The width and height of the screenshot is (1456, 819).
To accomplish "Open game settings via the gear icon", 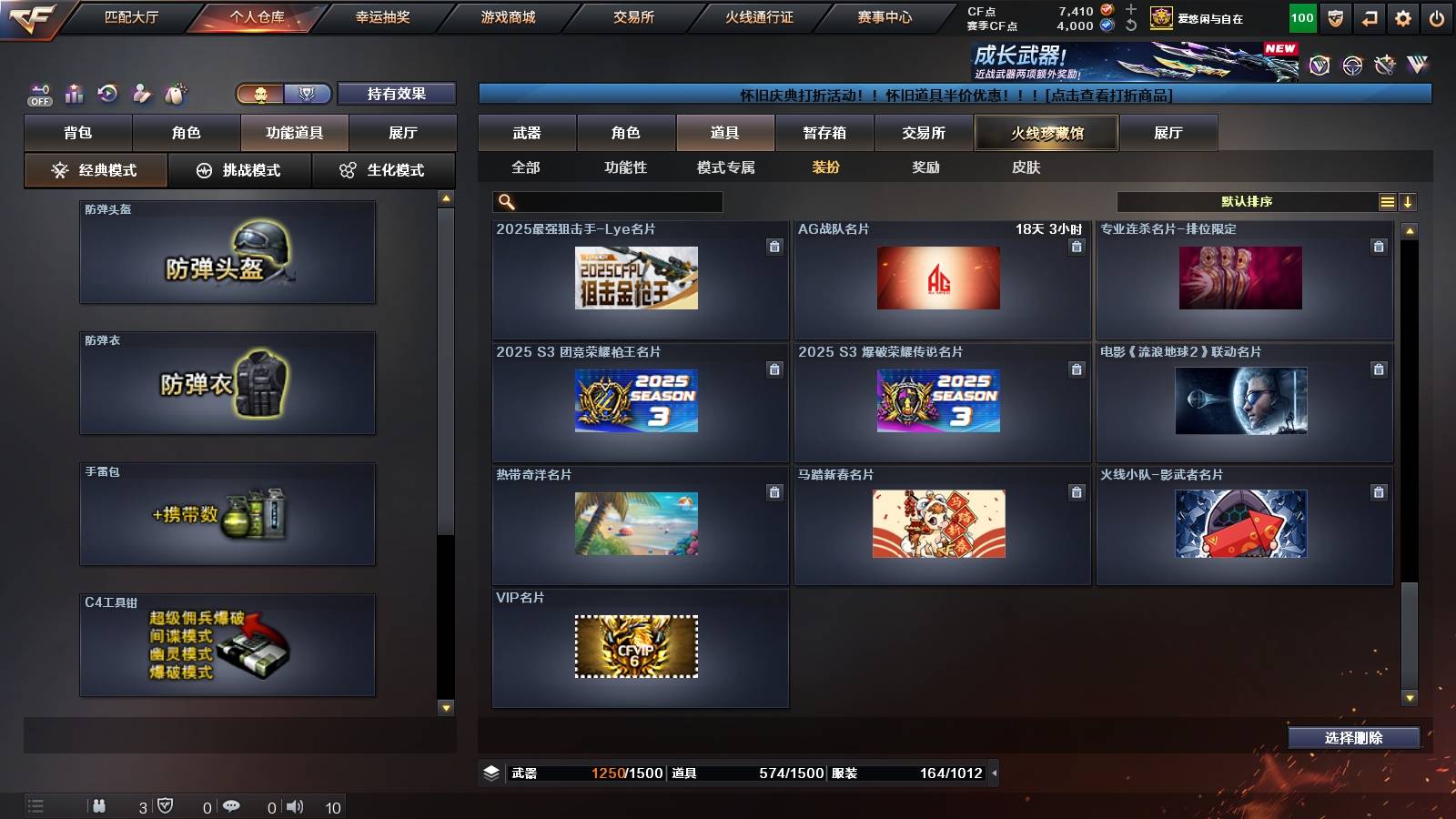I will pyautogui.click(x=1404, y=15).
